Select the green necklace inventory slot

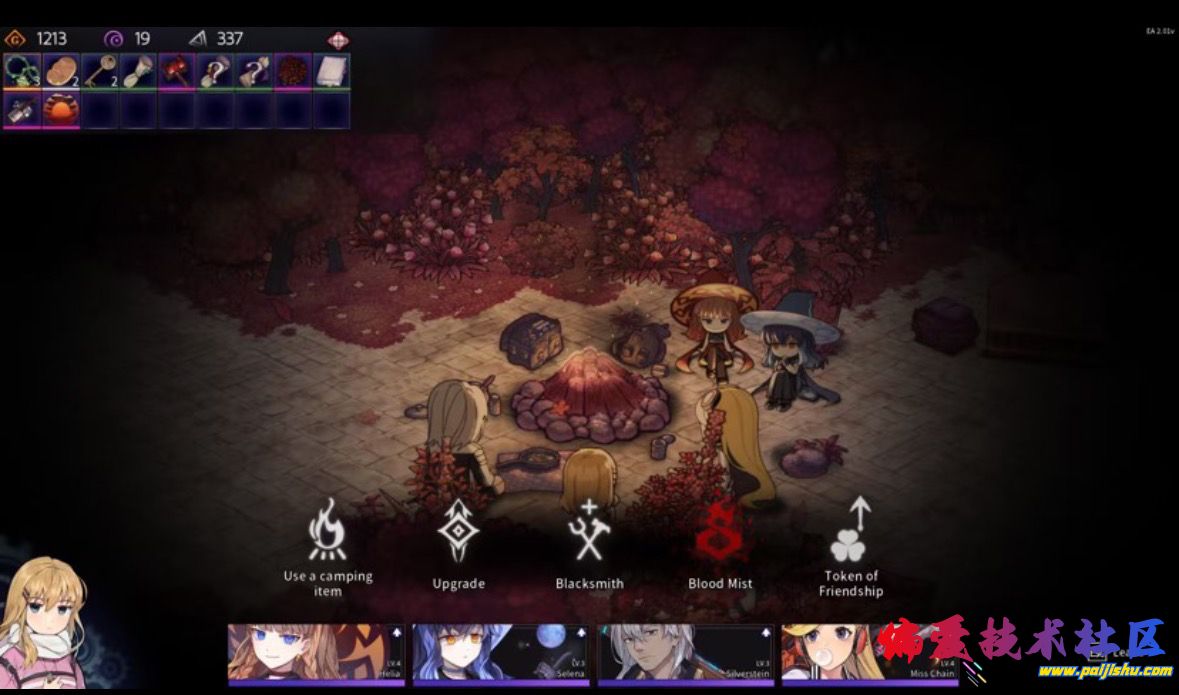click(x=21, y=72)
